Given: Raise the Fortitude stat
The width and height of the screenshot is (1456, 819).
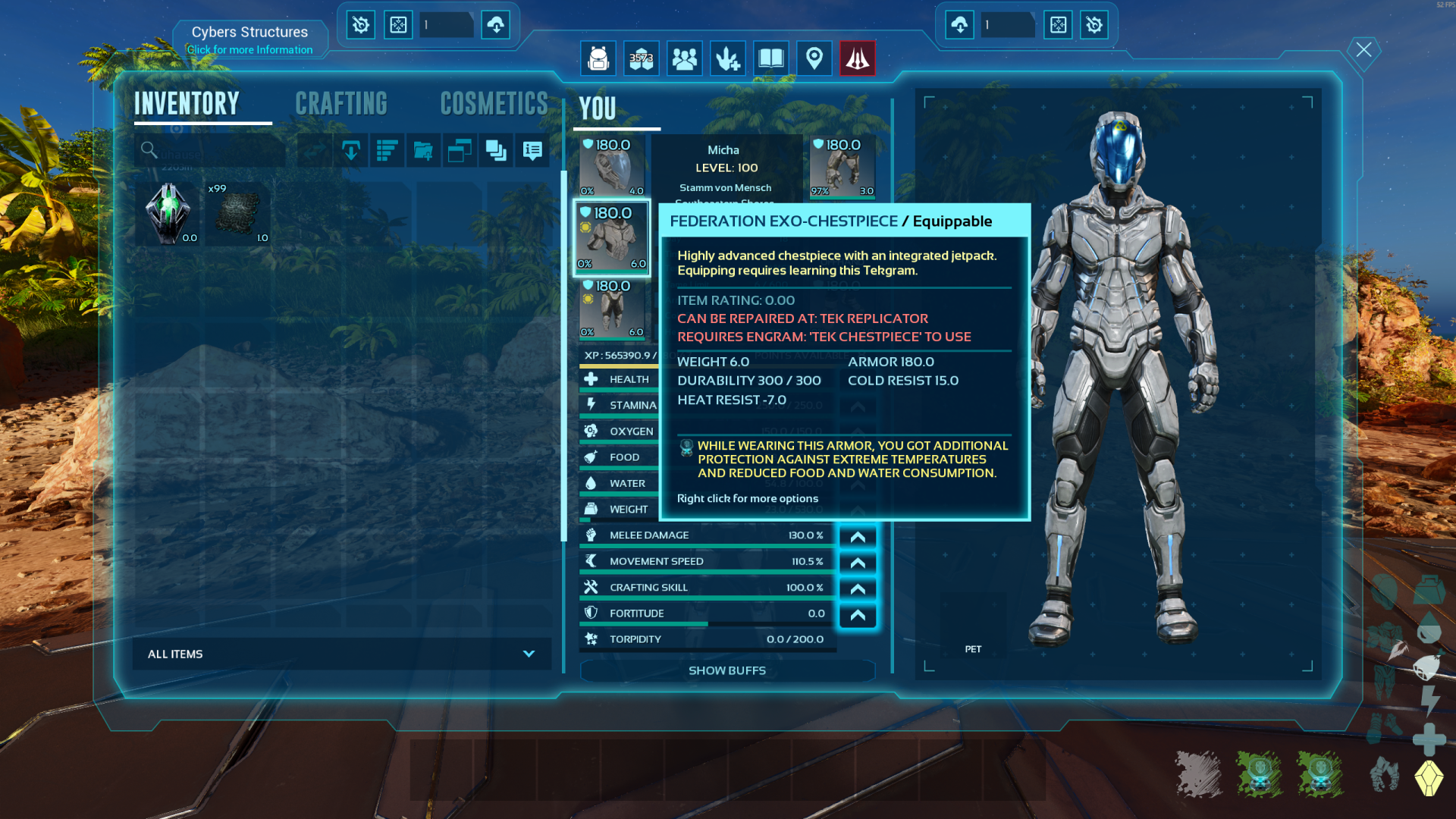Looking at the screenshot, I should coord(858,614).
